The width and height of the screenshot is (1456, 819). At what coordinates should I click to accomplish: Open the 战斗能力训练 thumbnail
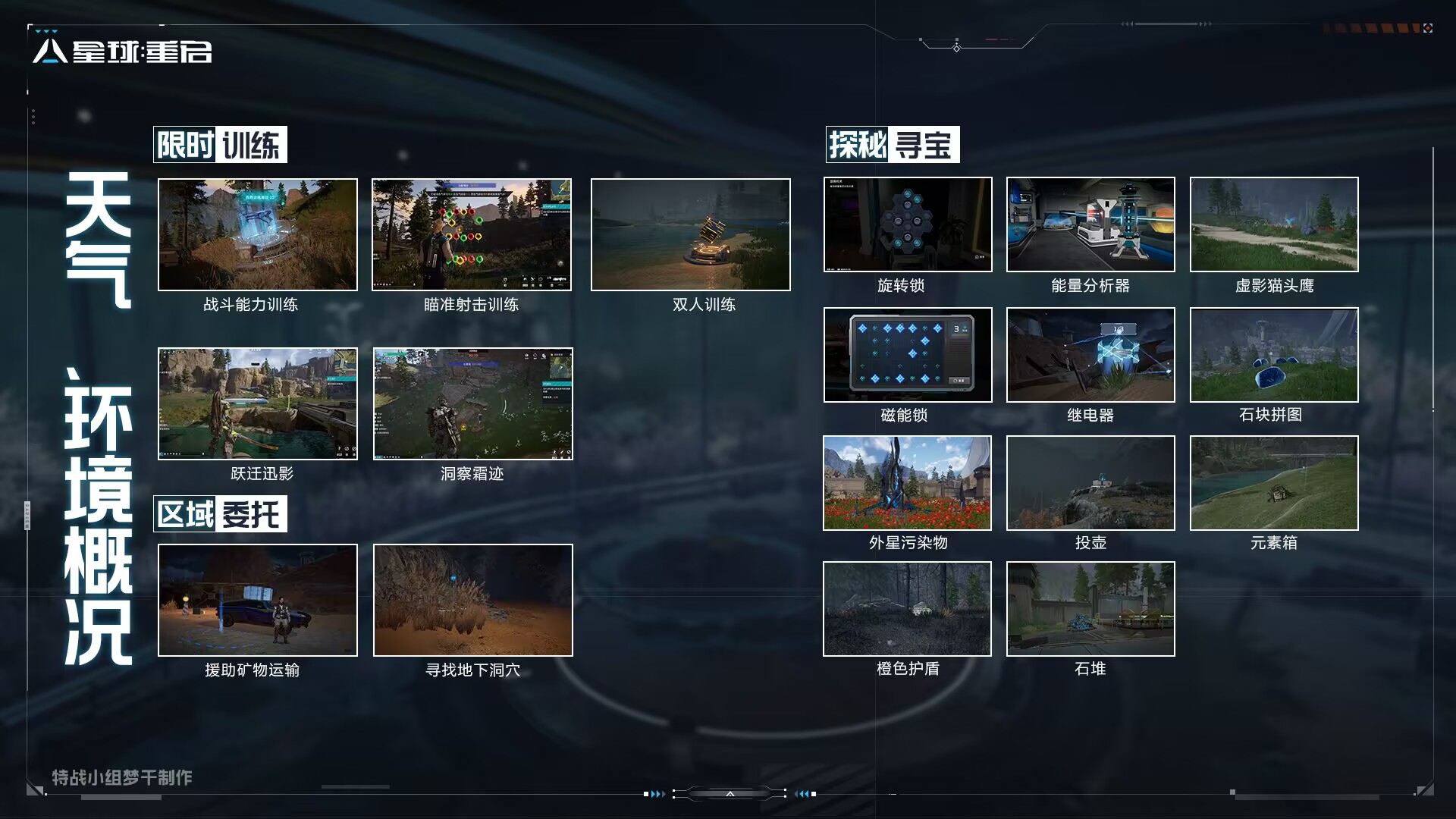(257, 234)
